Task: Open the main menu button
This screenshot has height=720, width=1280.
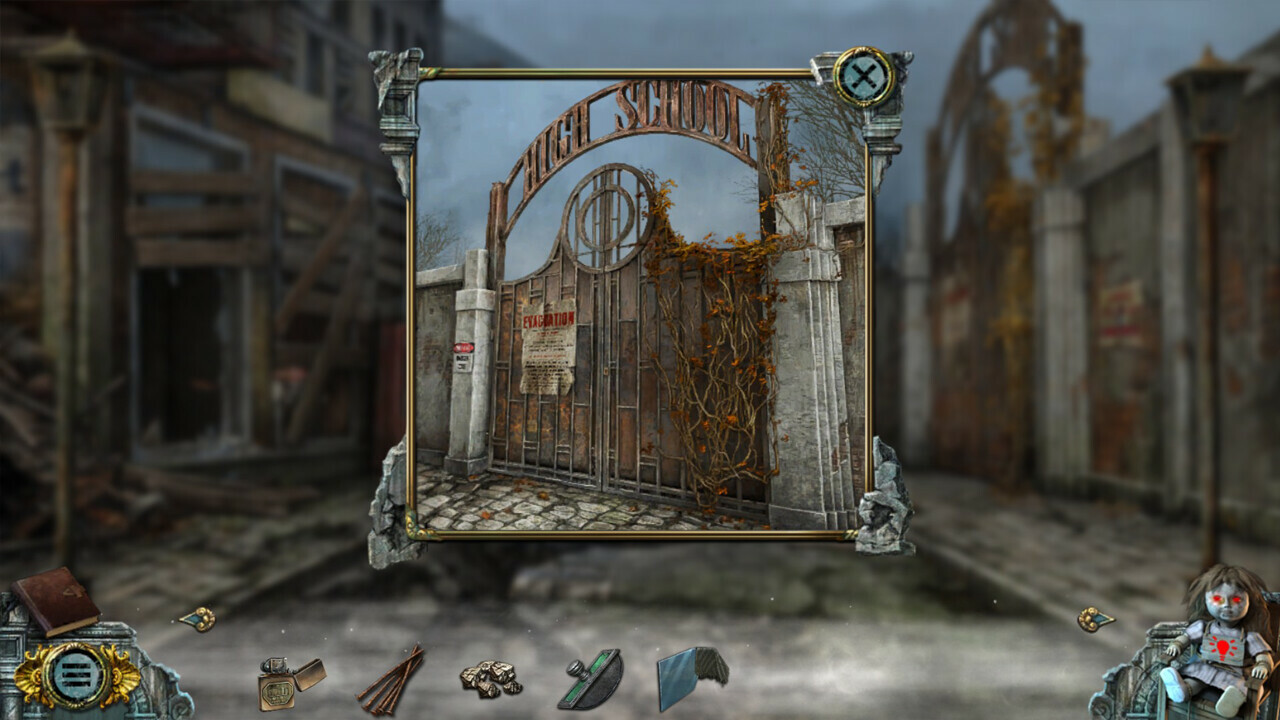Action: (x=76, y=675)
